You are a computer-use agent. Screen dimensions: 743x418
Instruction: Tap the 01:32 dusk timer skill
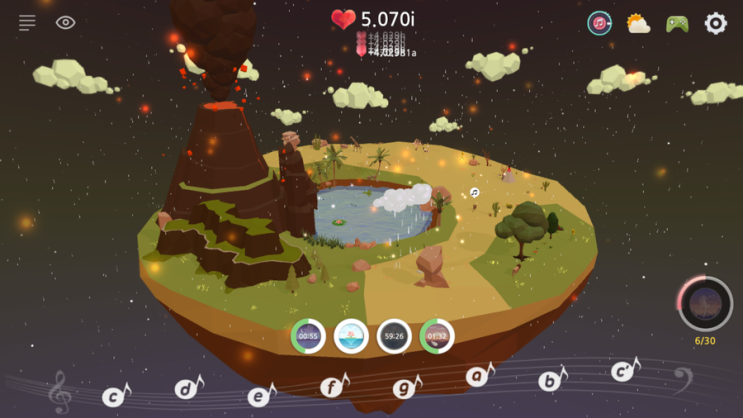(x=437, y=336)
